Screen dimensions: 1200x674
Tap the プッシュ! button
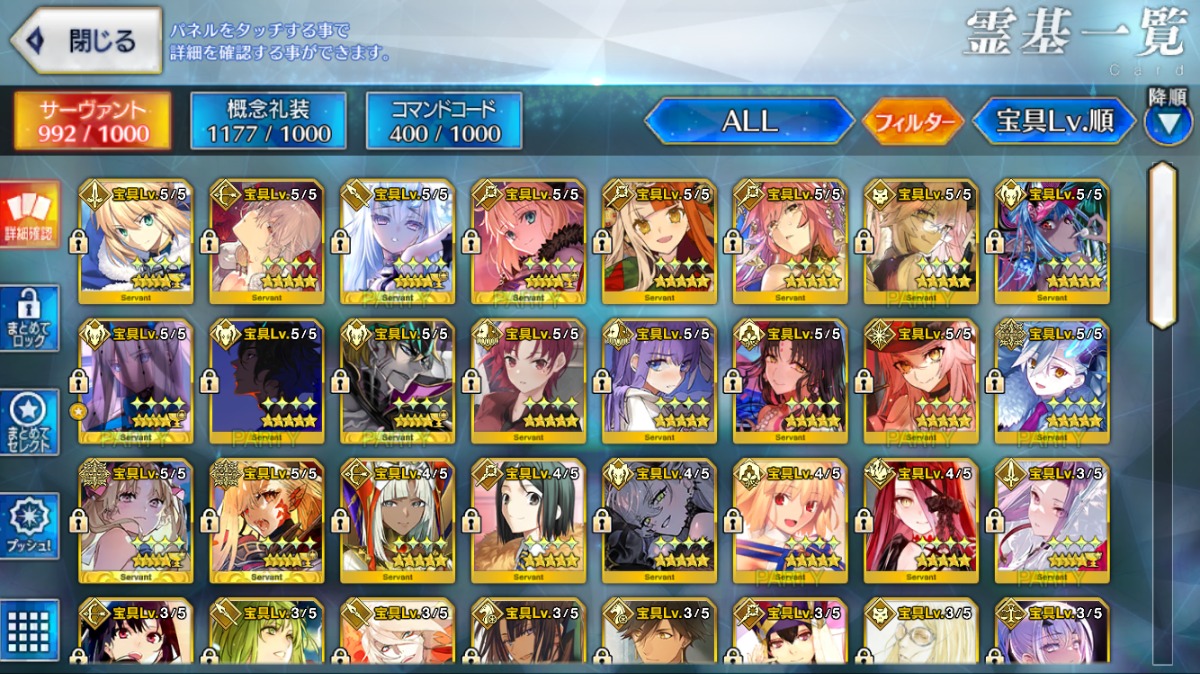30,526
